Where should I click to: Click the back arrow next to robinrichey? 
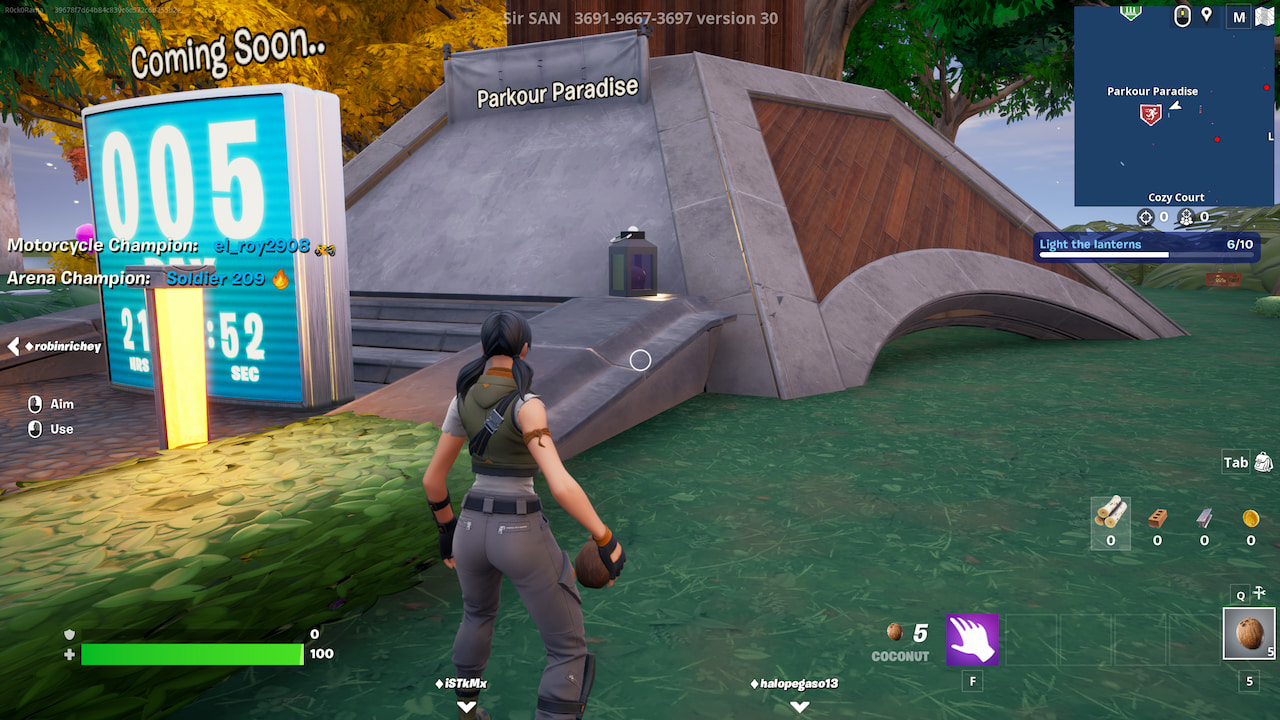pos(12,348)
